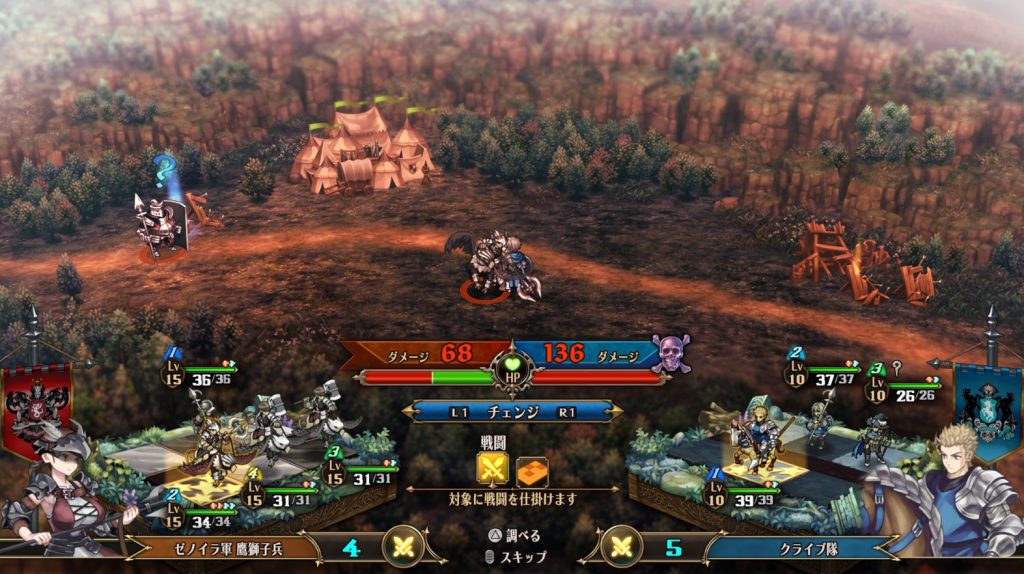Click the purple skull defeat icon

pyautogui.click(x=669, y=352)
